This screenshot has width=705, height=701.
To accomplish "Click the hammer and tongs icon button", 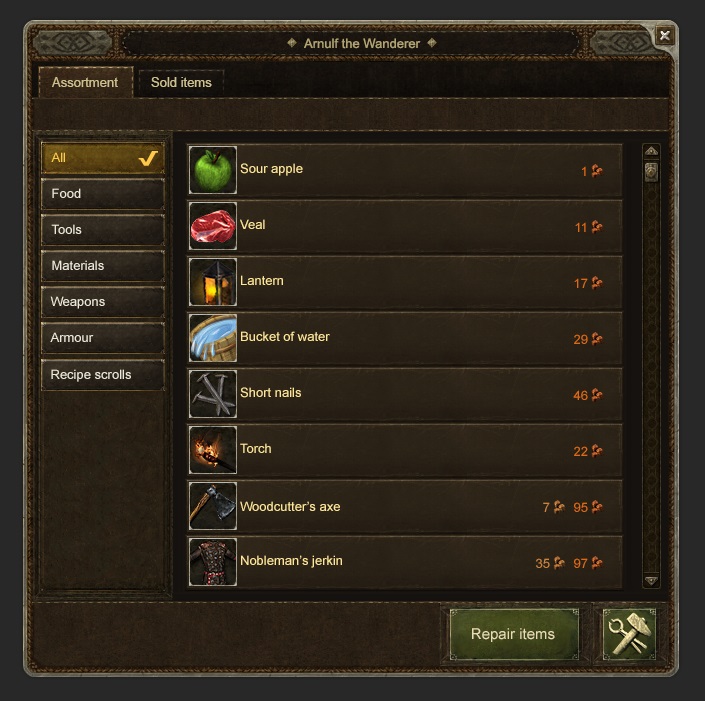I will (629, 634).
